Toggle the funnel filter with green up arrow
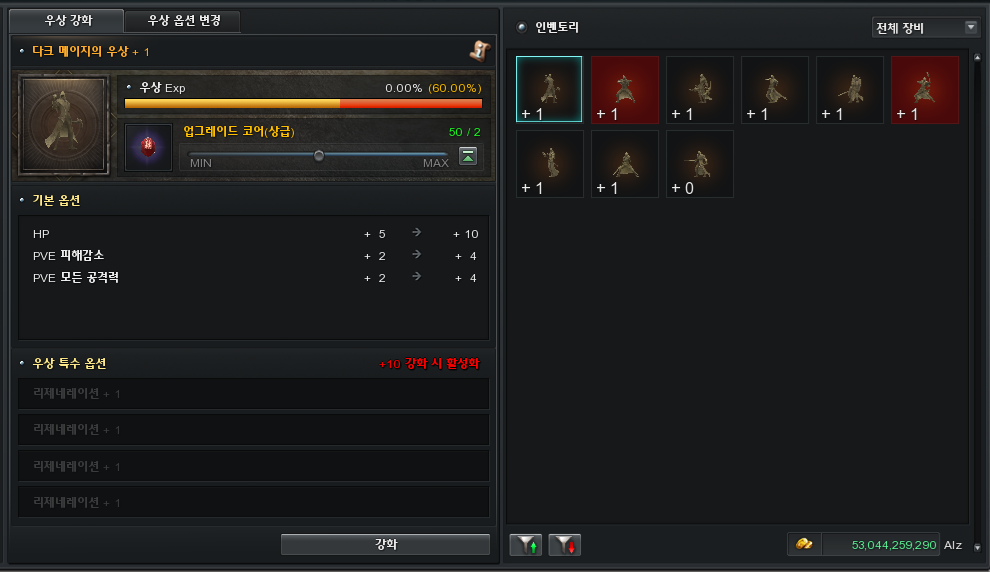 point(526,545)
